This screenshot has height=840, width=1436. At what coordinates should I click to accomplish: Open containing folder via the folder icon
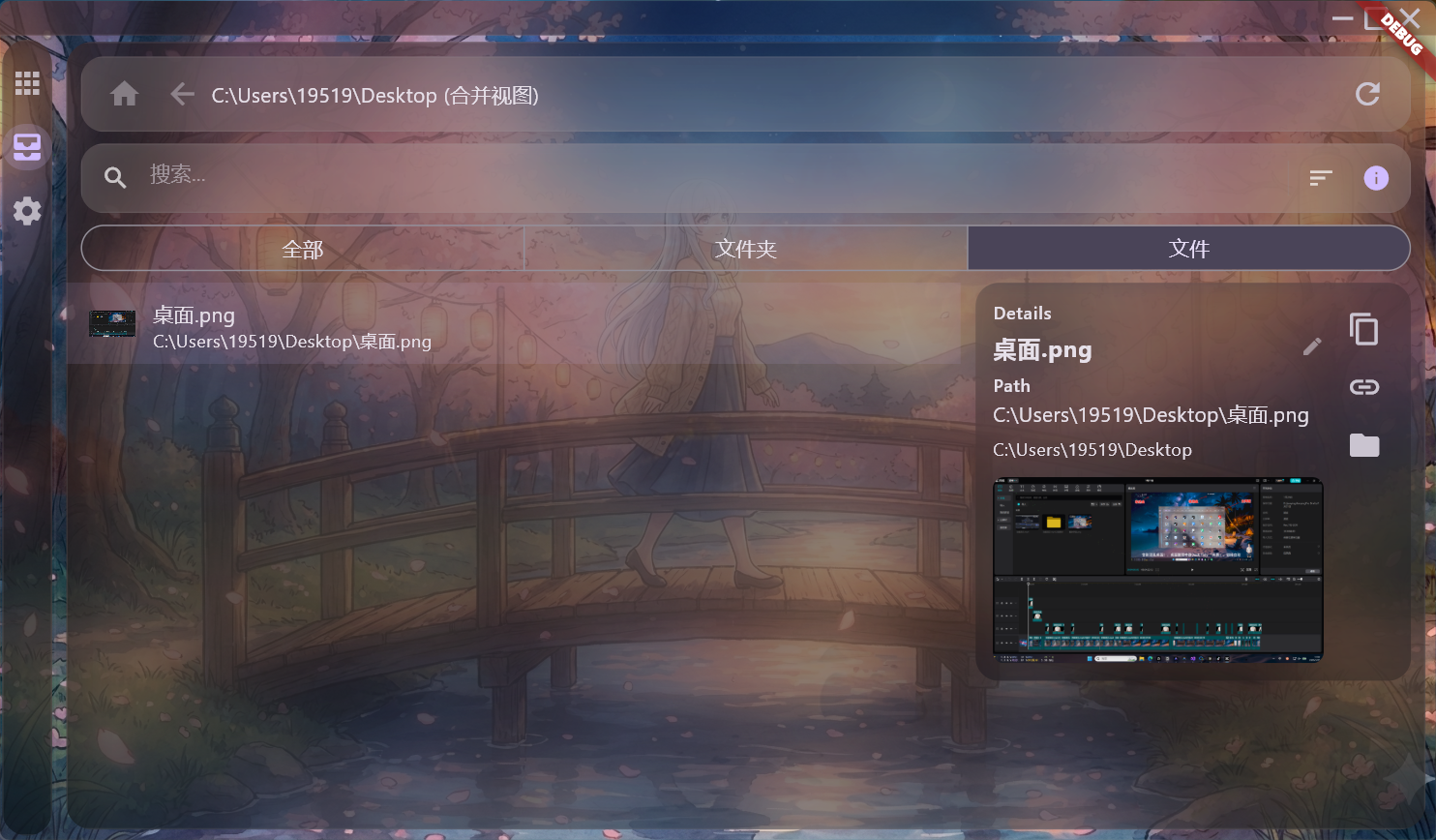(1364, 445)
